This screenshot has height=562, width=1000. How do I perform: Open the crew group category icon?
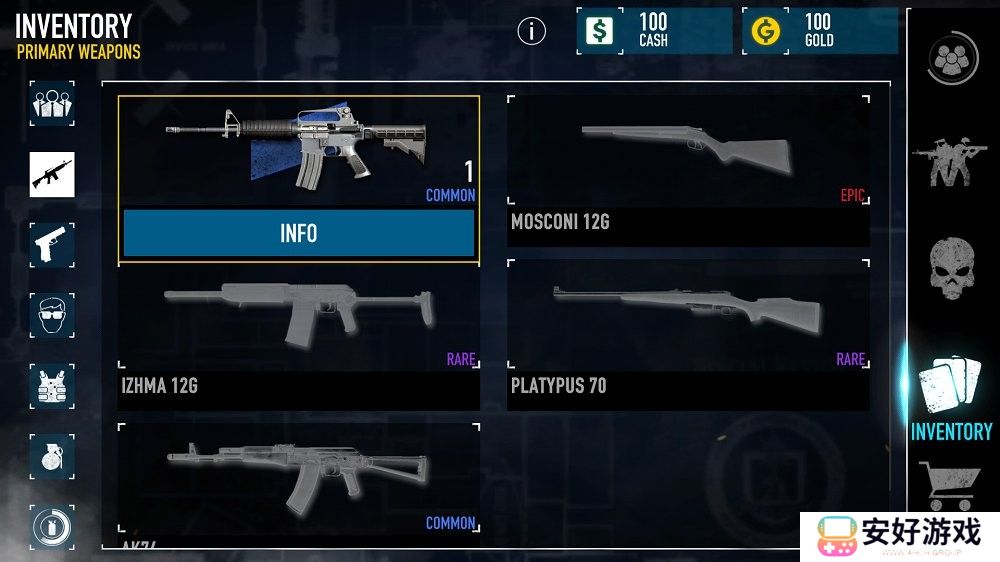(x=52, y=103)
